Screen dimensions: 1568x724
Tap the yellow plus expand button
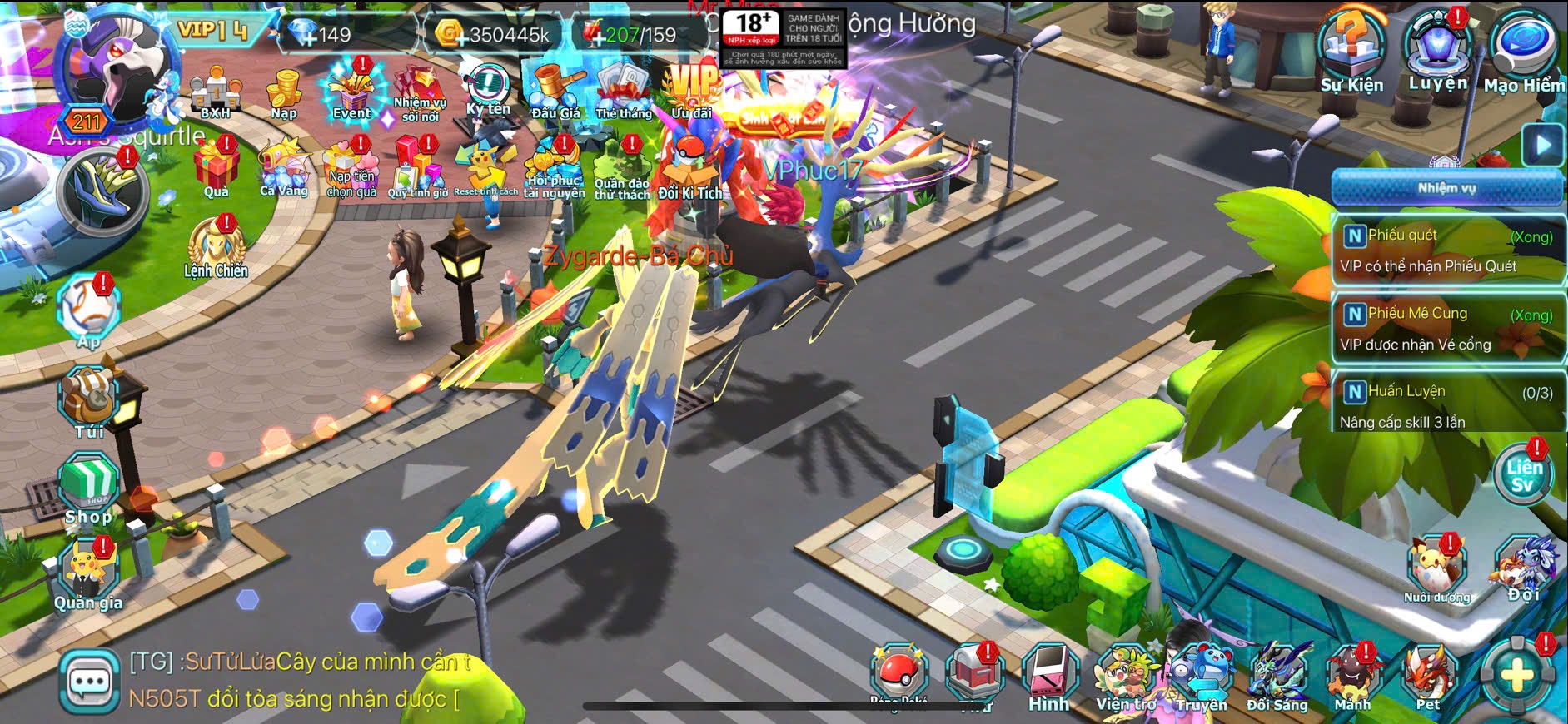[1516, 675]
